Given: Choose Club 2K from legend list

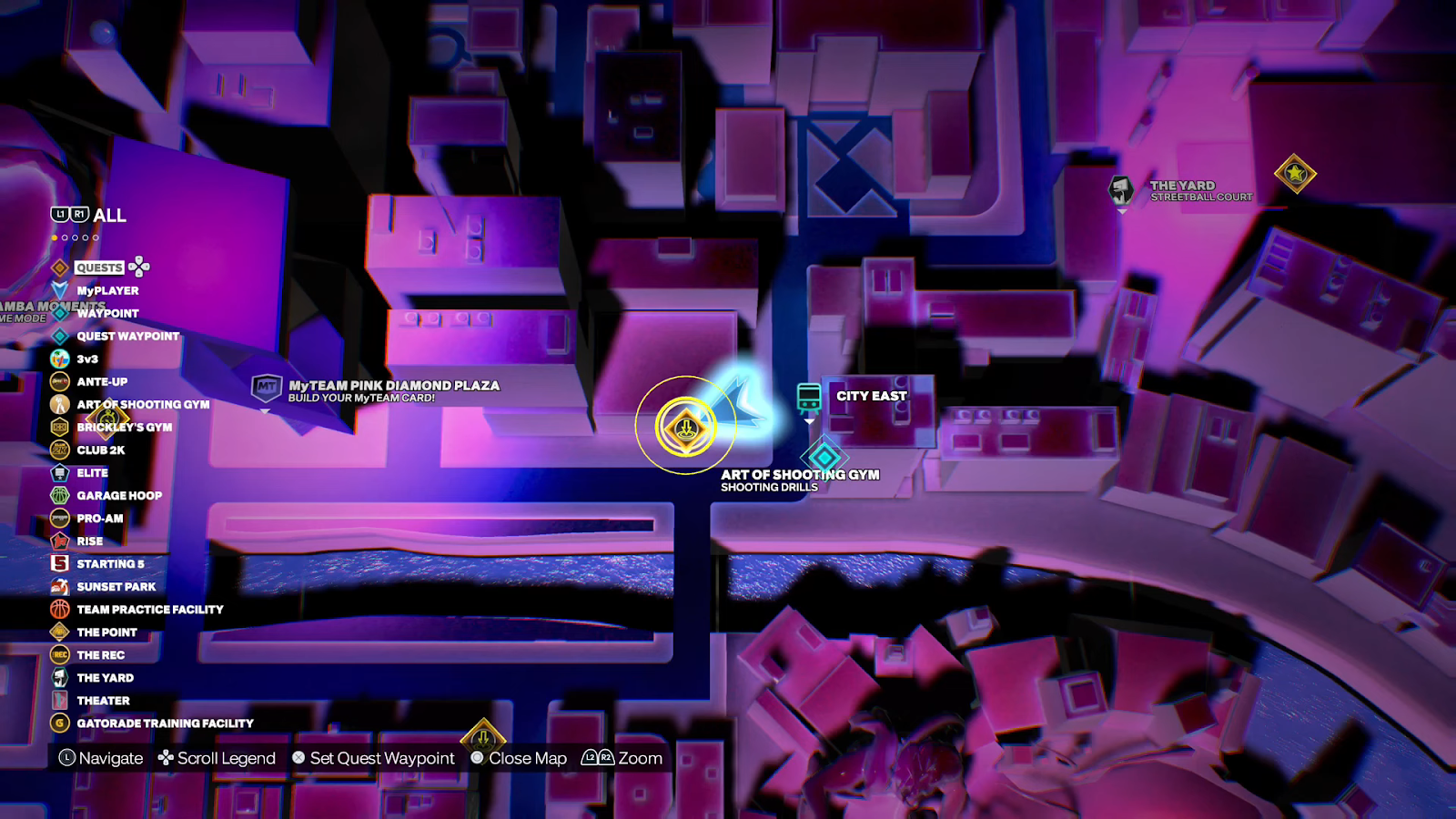Looking at the screenshot, I should [100, 450].
